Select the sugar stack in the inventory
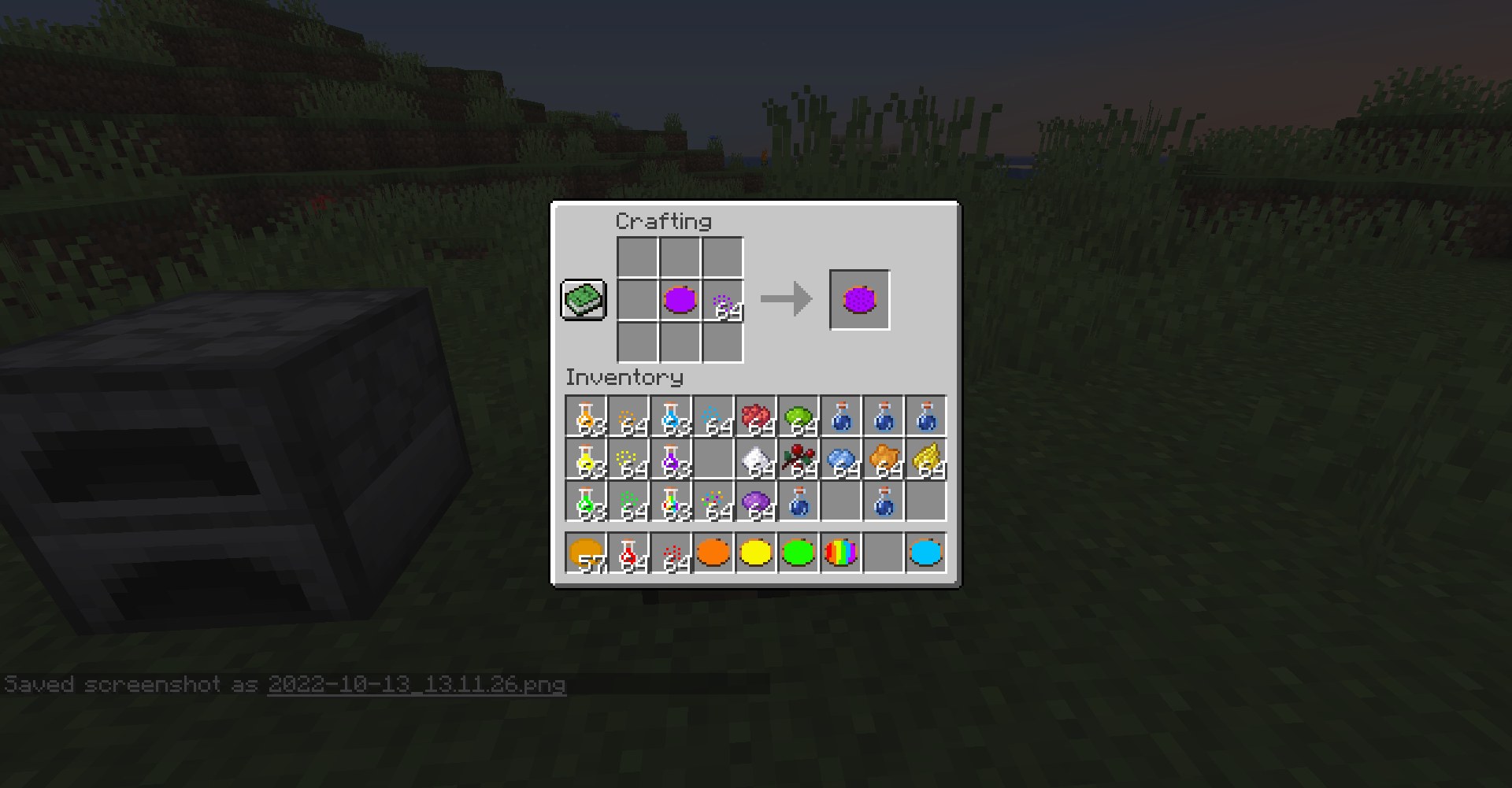The width and height of the screenshot is (1512, 788). point(756,460)
